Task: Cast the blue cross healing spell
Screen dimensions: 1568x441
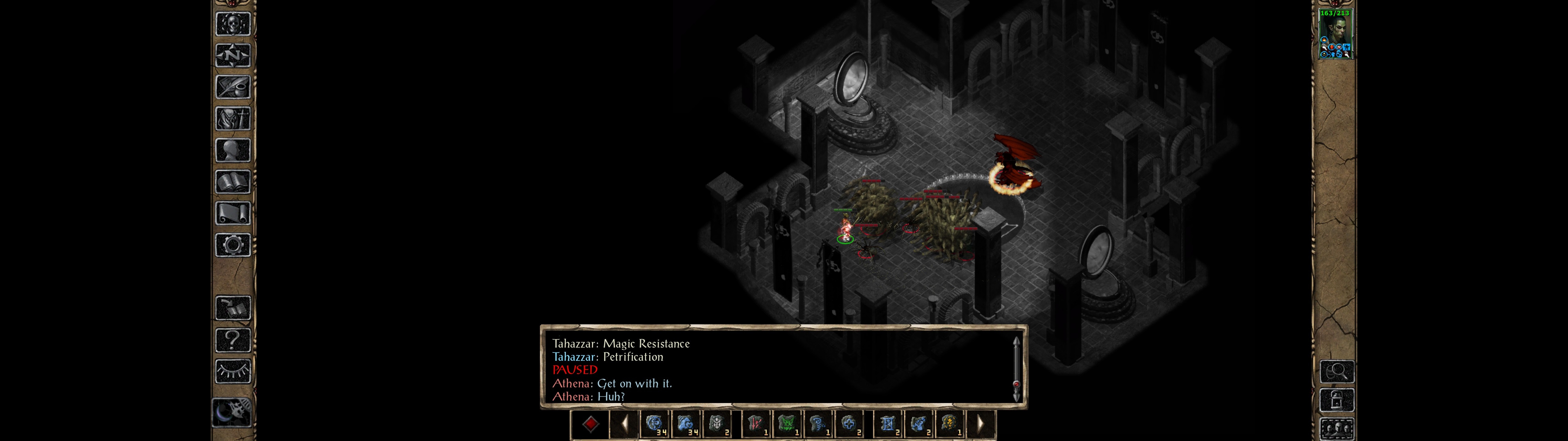Action: (x=849, y=424)
